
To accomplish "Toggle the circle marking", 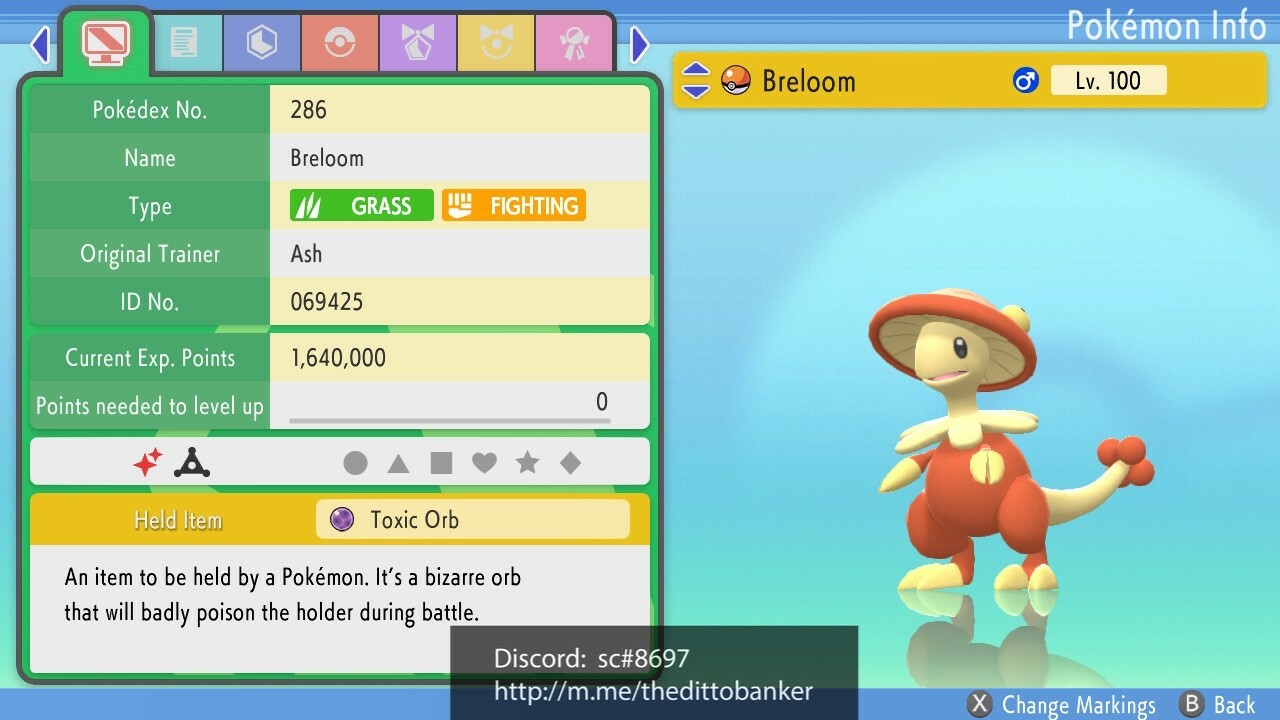I will click(355, 463).
